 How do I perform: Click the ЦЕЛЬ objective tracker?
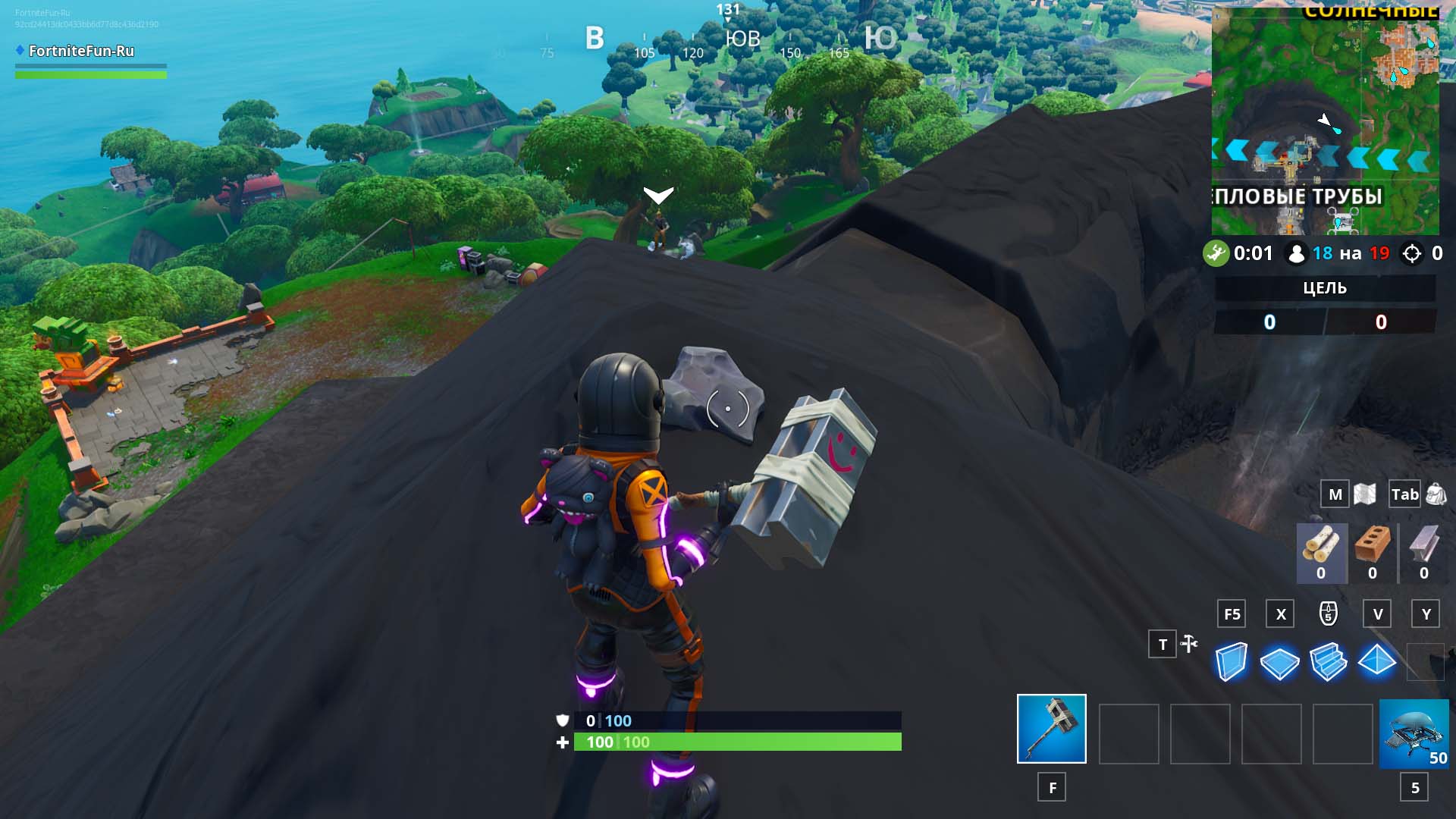[1324, 288]
